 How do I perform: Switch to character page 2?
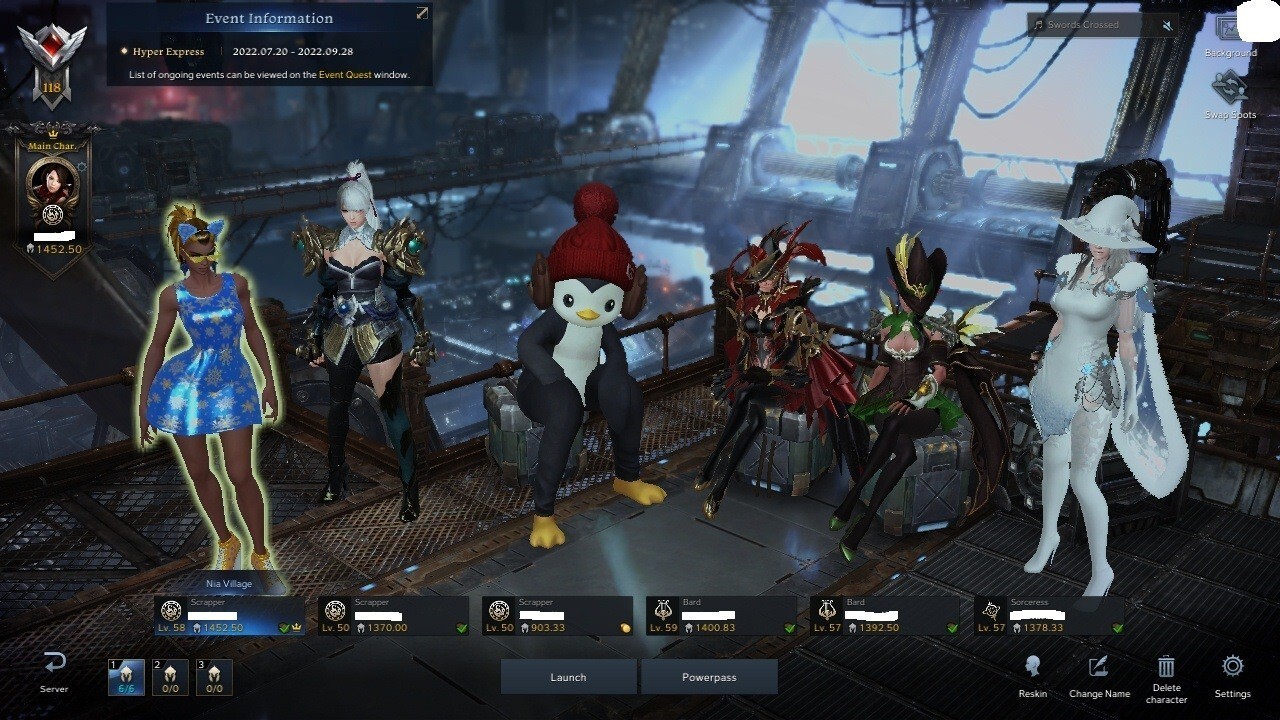[170, 678]
